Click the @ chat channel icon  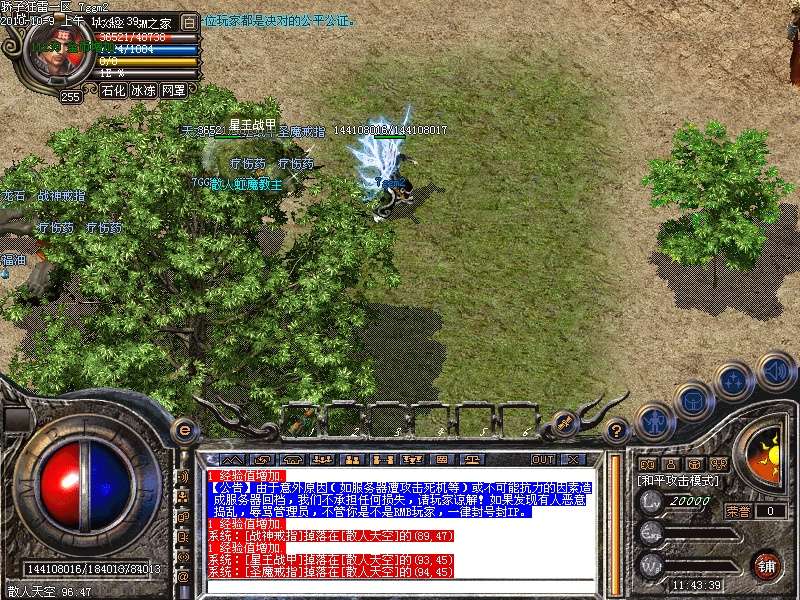pos(183,577)
